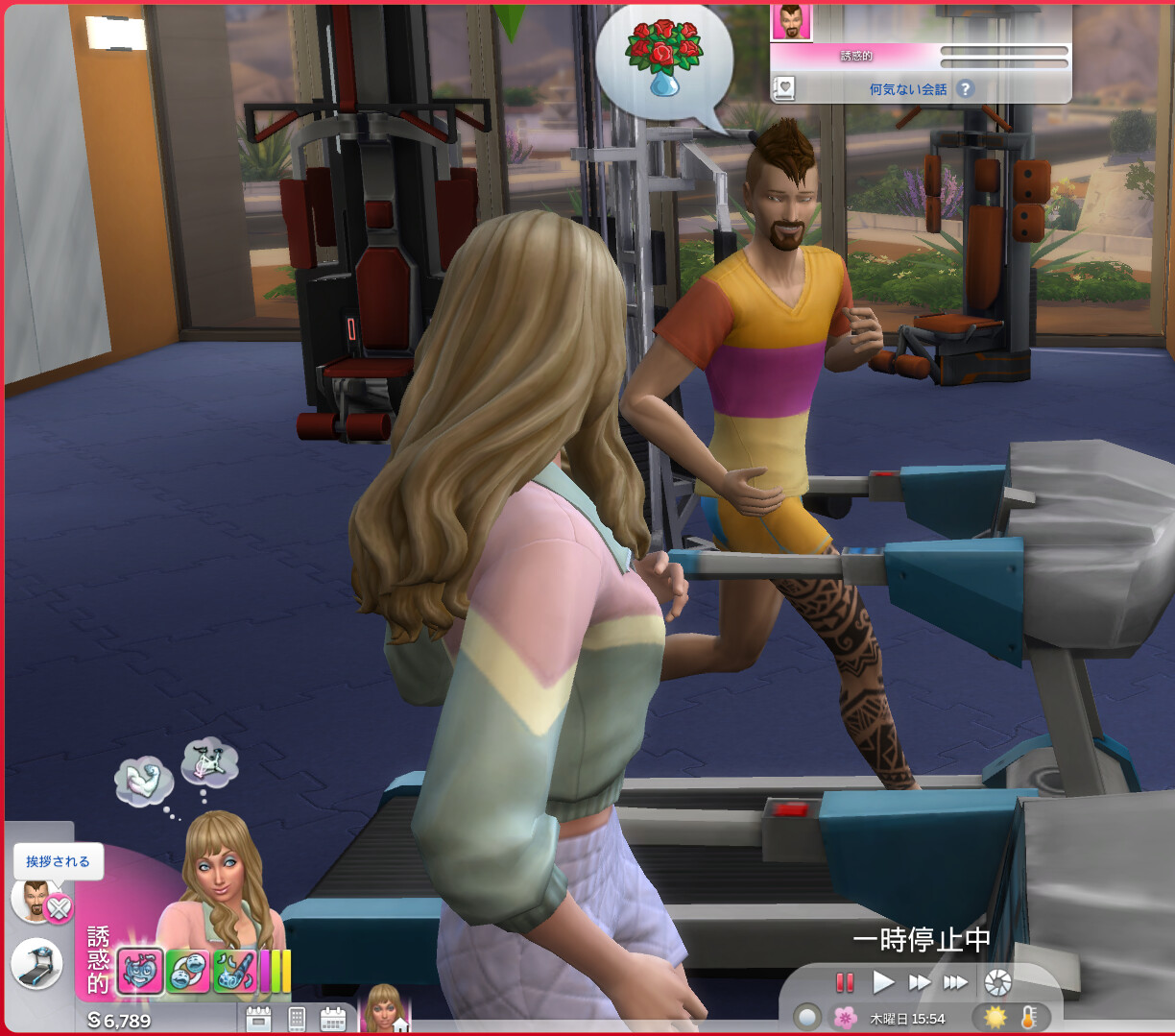View the green two-faces moodlet
This screenshot has width=1175, height=1036.
pyautogui.click(x=187, y=972)
